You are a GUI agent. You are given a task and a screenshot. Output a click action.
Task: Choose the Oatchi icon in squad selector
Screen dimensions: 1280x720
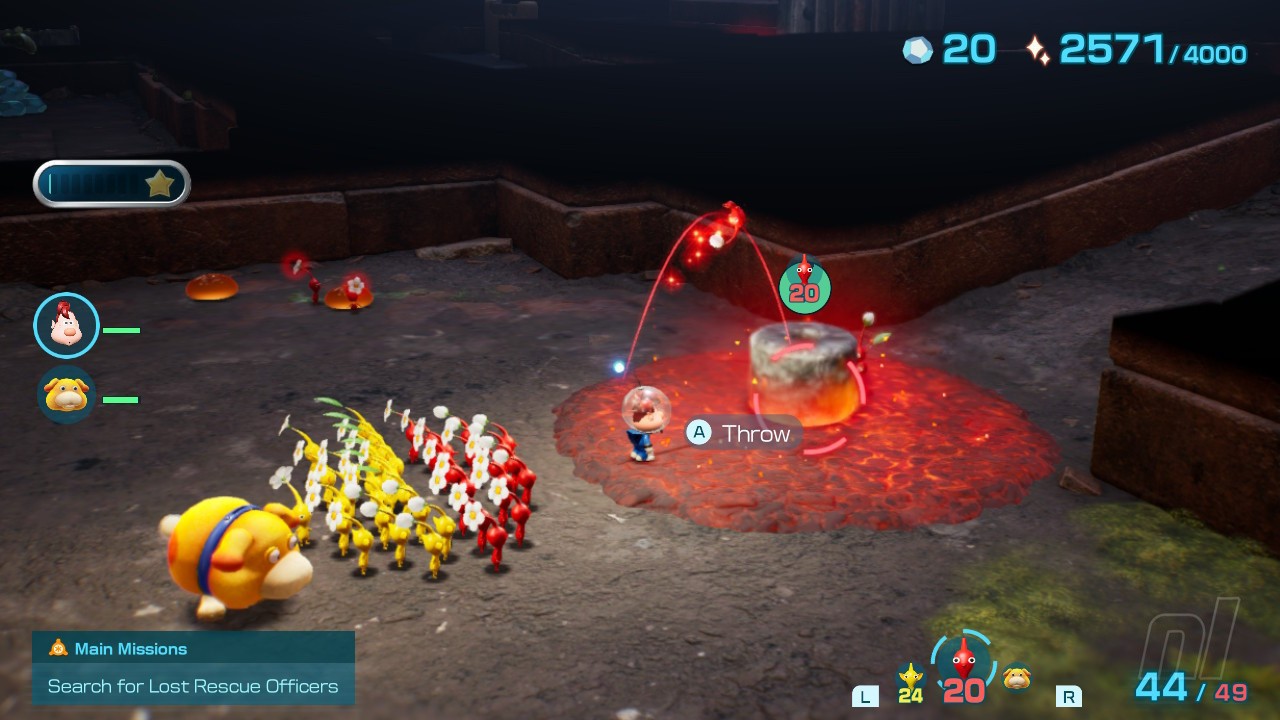(1017, 678)
